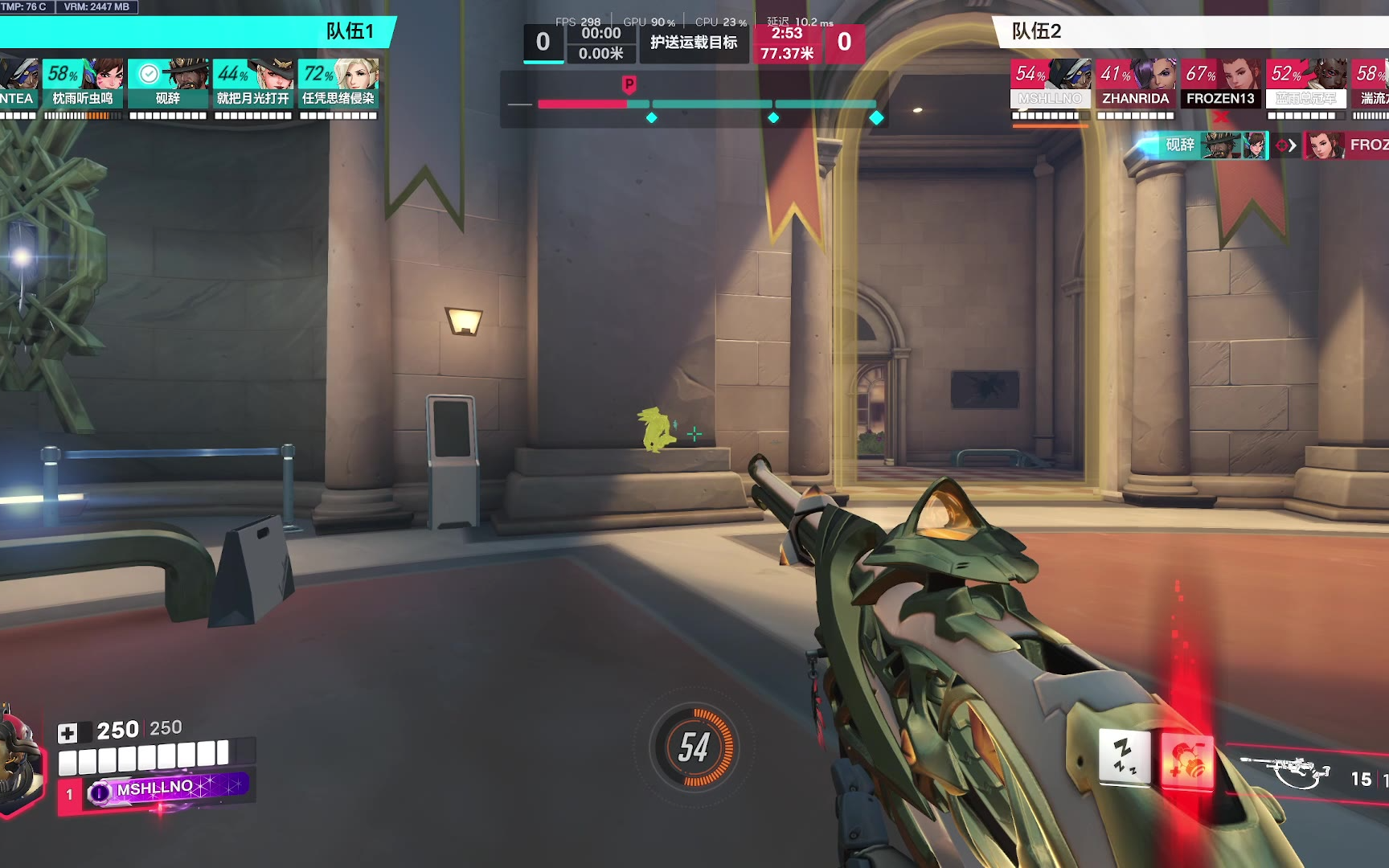The image size is (1389, 868).
Task: Select the 队伍2 team banner
Action: [x=1190, y=32]
